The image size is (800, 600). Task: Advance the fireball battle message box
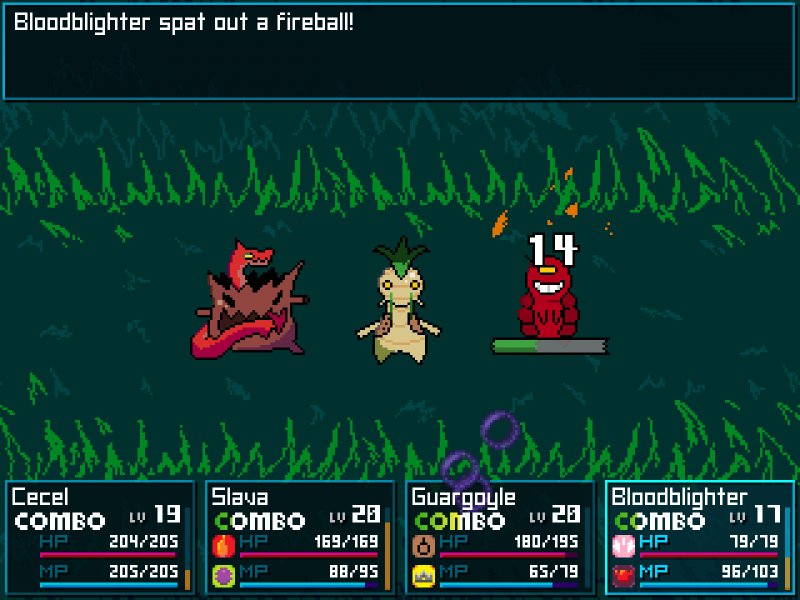400,50
